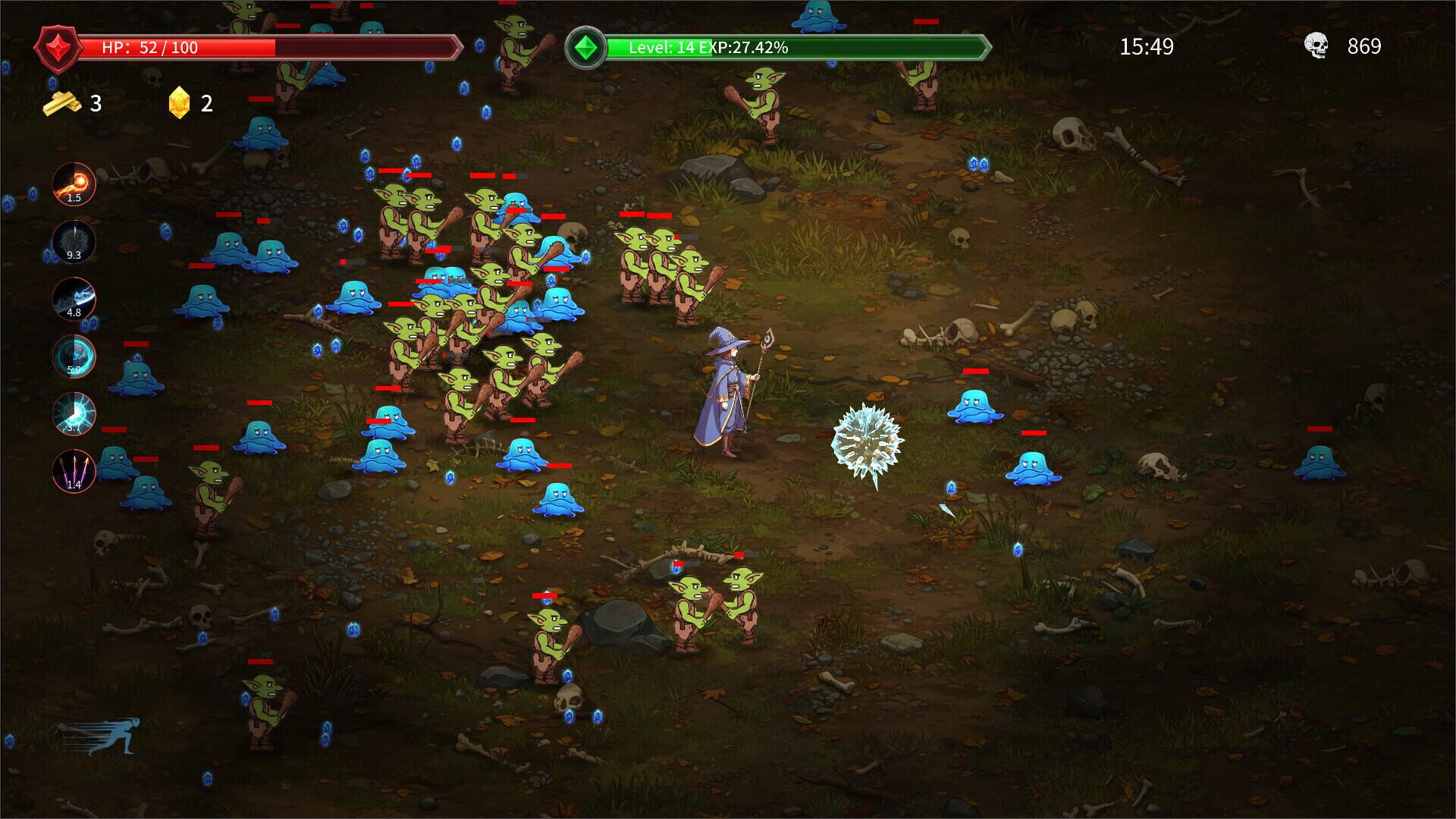The height and width of the screenshot is (819, 1456).
Task: Click the yellow gem currency icon
Action: pos(179,103)
